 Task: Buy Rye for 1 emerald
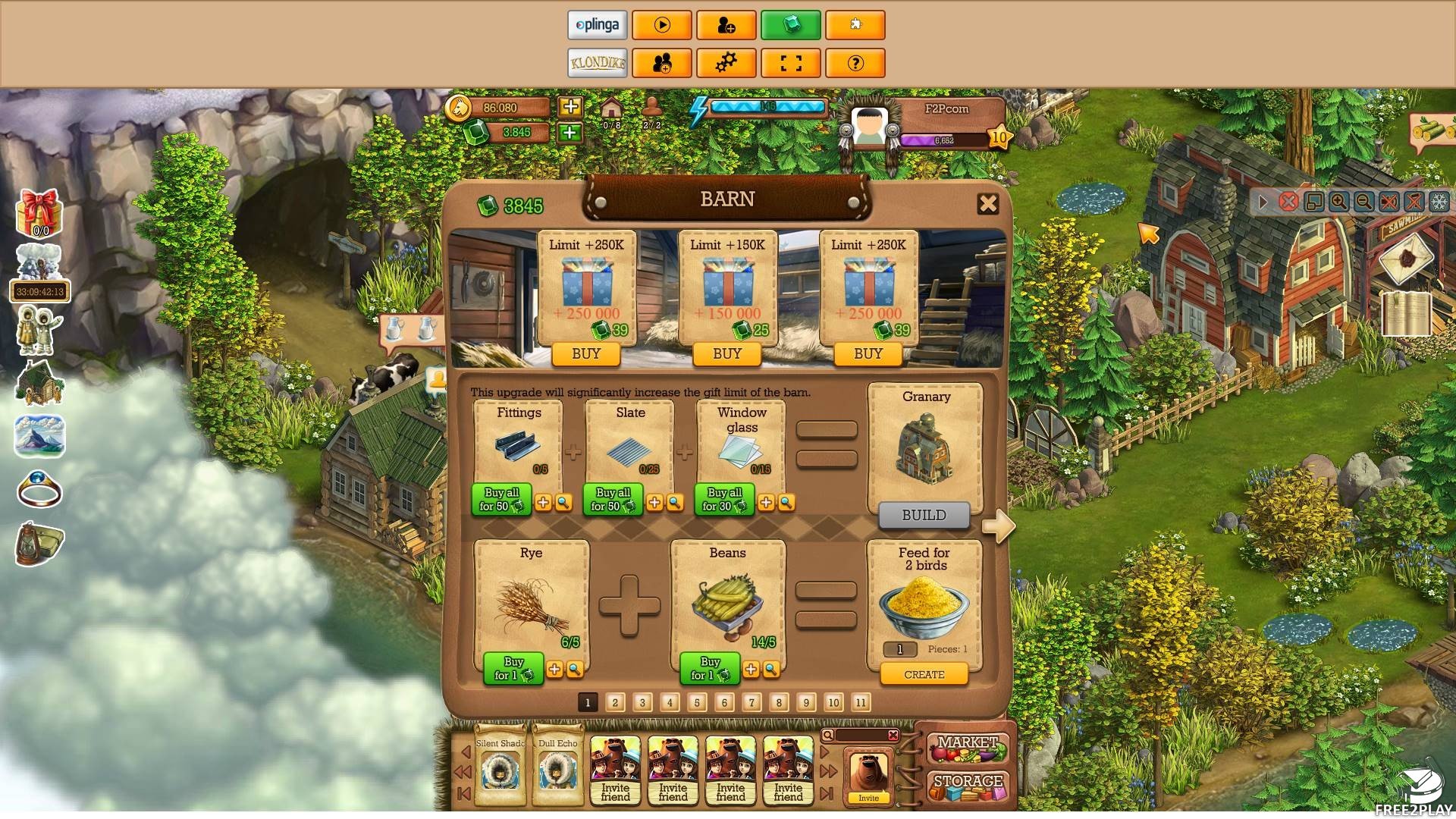point(513,668)
